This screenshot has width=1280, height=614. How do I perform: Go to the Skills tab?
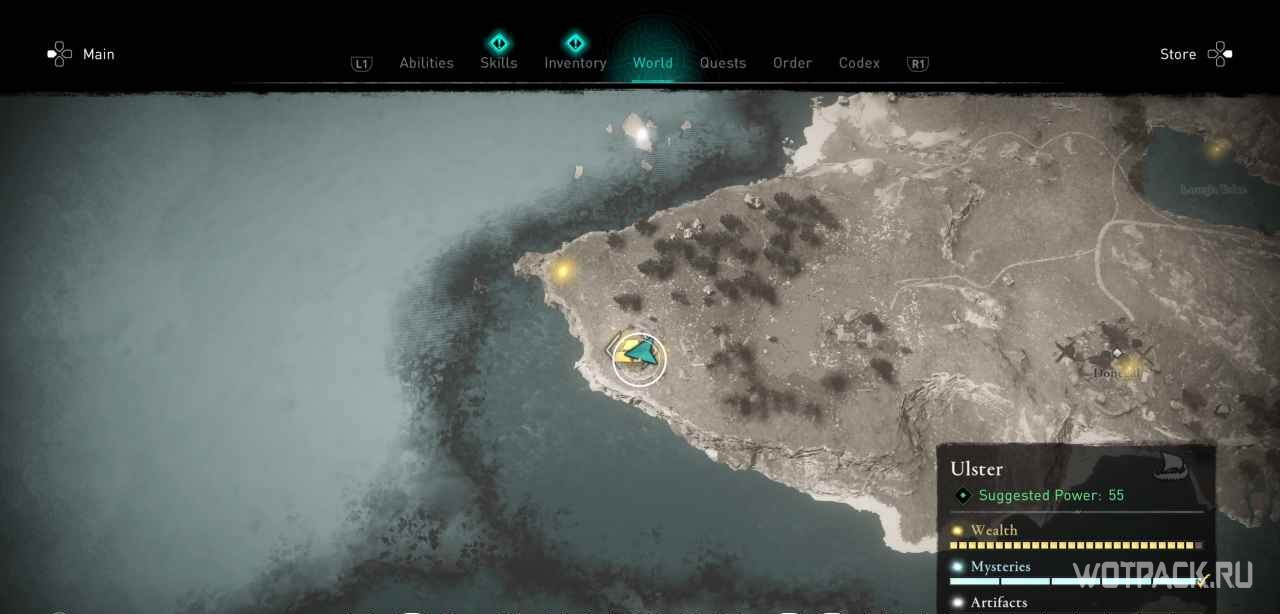[x=498, y=62]
